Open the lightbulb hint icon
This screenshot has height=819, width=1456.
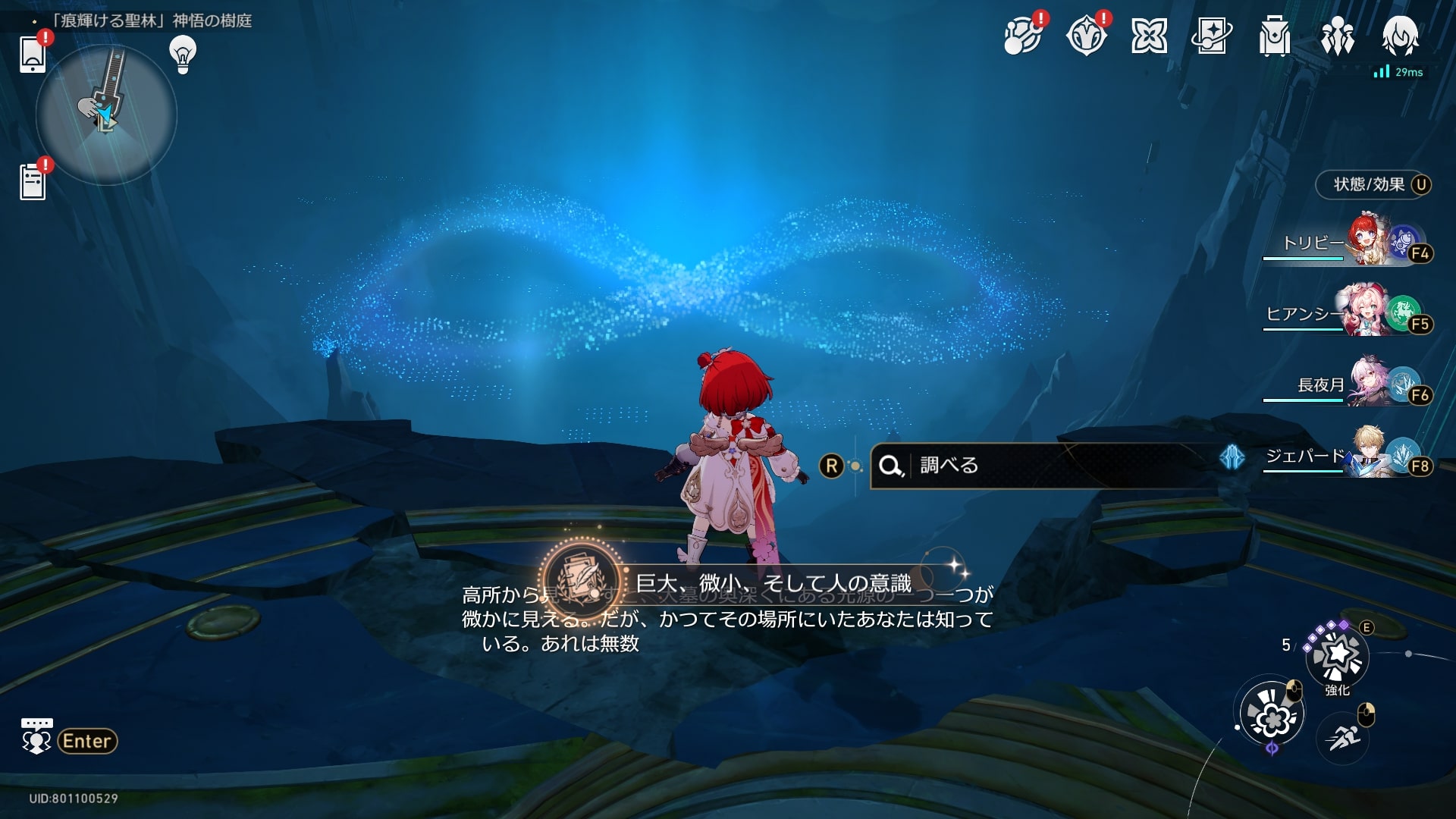[182, 55]
